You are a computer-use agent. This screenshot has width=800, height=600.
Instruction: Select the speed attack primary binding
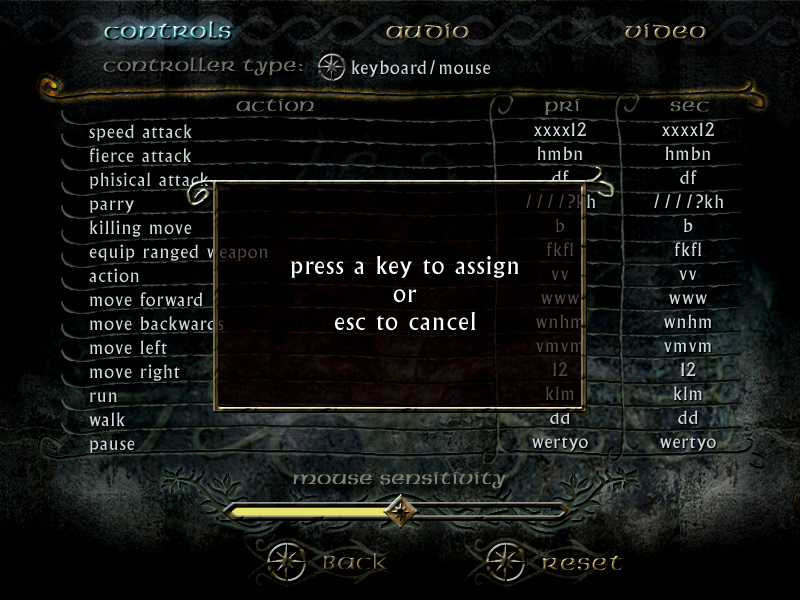tap(560, 130)
